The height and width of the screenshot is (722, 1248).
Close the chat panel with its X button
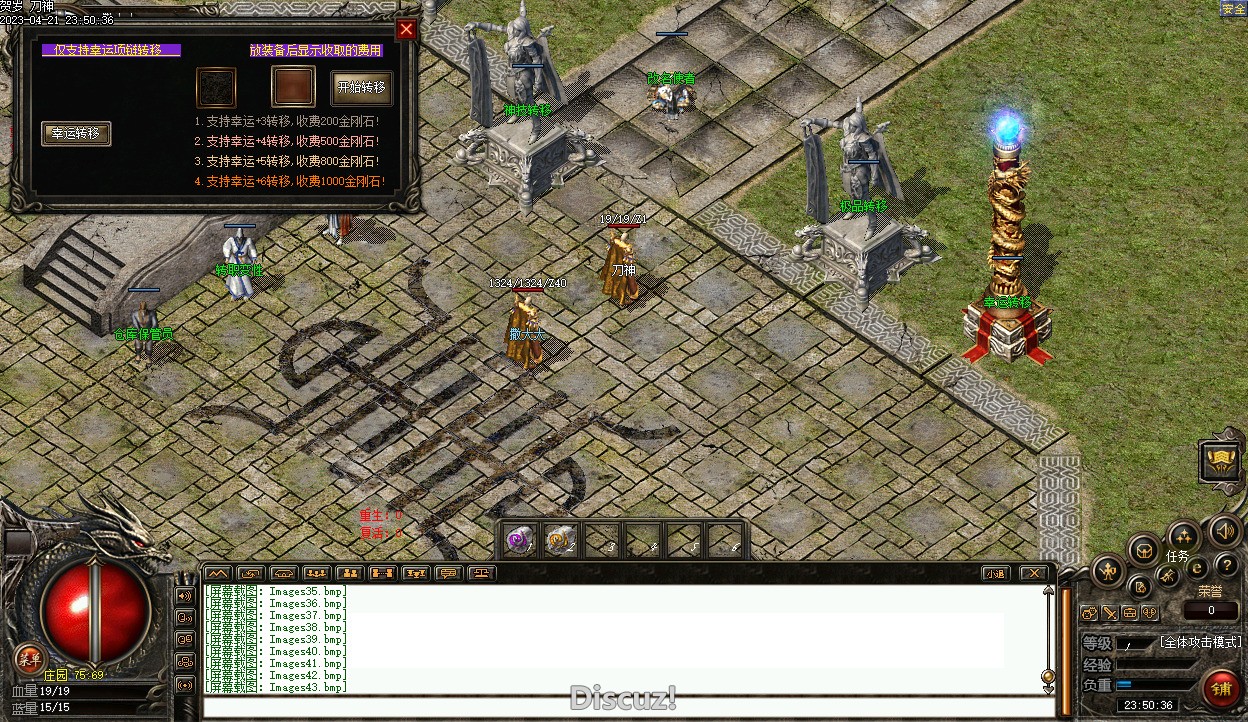(x=1033, y=573)
